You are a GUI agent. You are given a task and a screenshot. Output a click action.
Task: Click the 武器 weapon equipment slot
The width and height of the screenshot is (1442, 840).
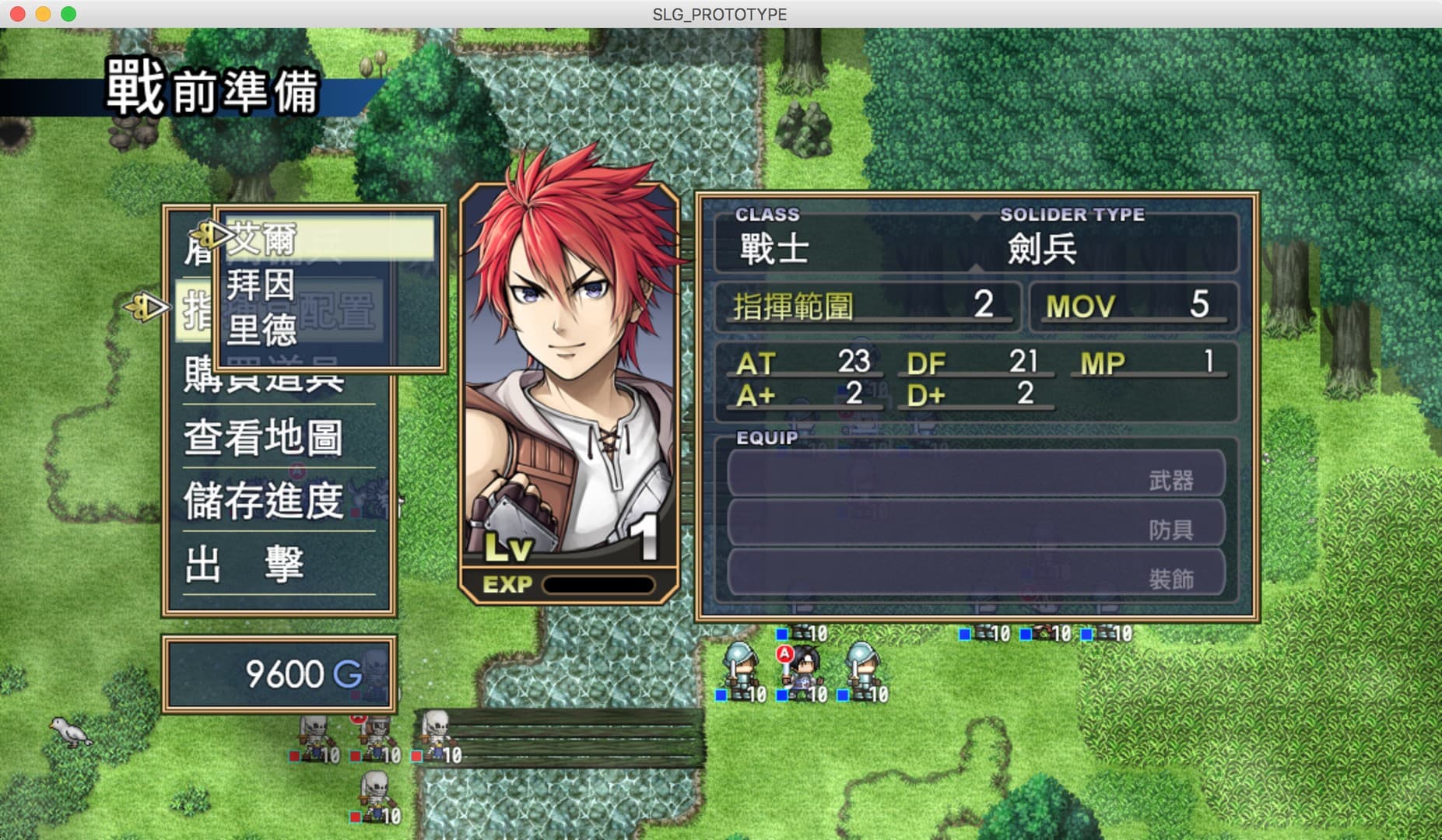[976, 474]
